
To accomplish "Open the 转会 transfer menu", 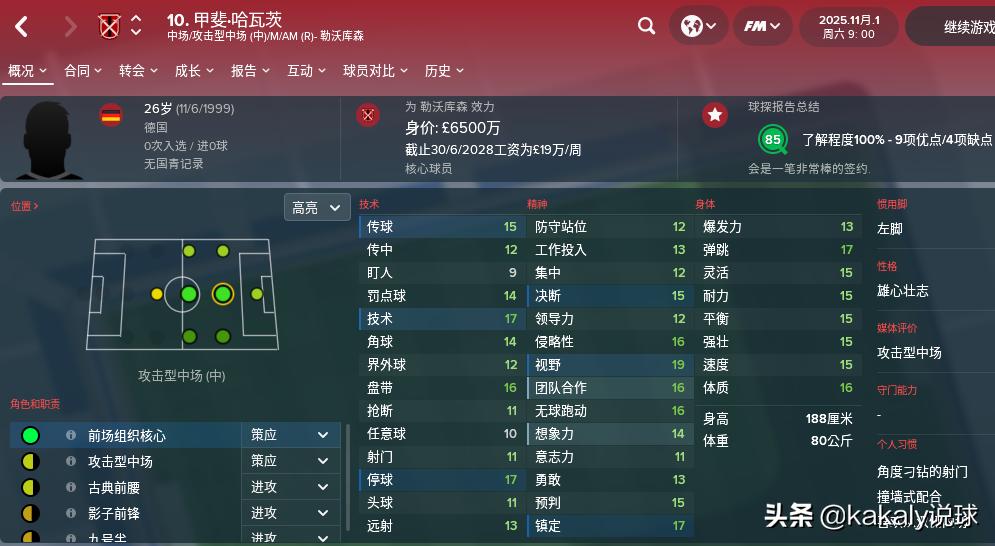I will (138, 71).
